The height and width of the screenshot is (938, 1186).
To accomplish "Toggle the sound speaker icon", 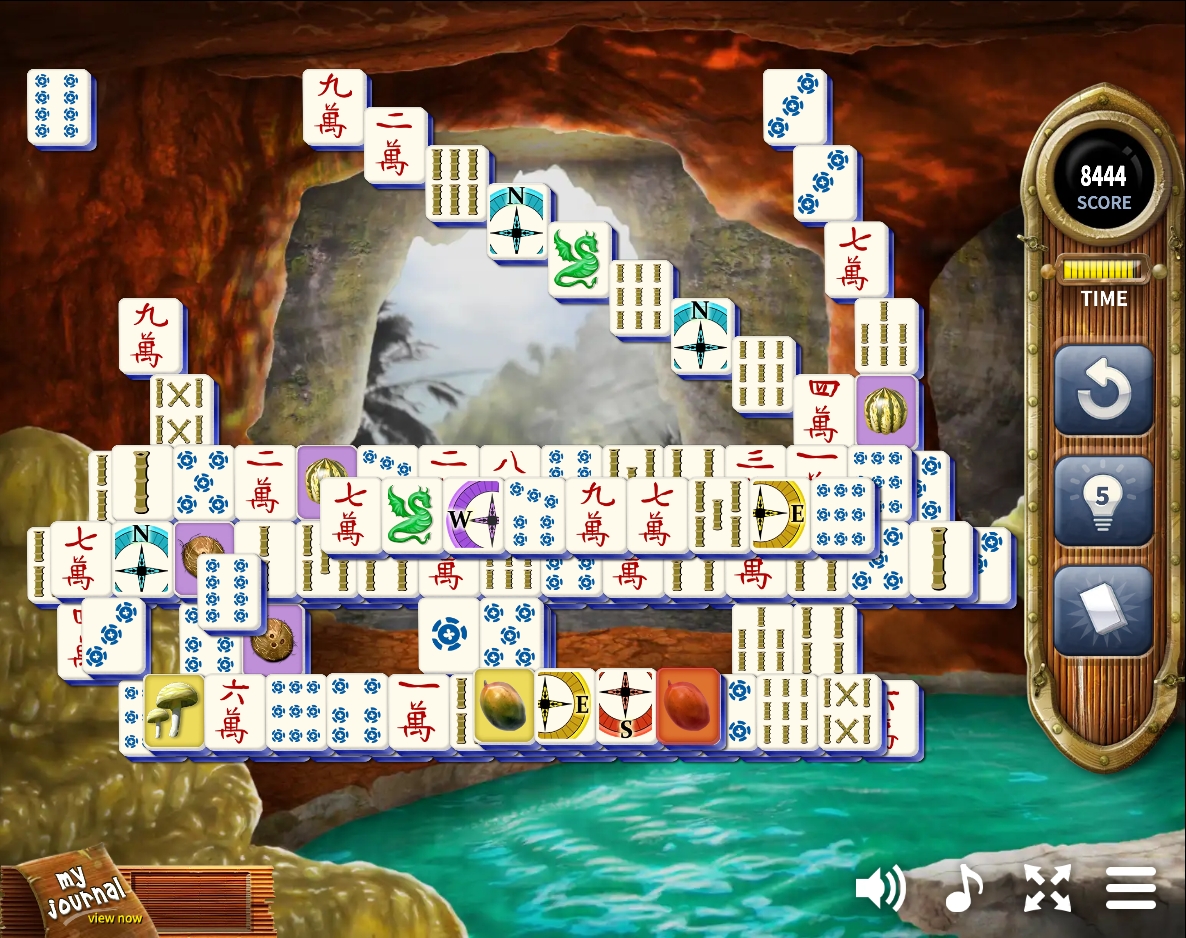I will (x=880, y=888).
